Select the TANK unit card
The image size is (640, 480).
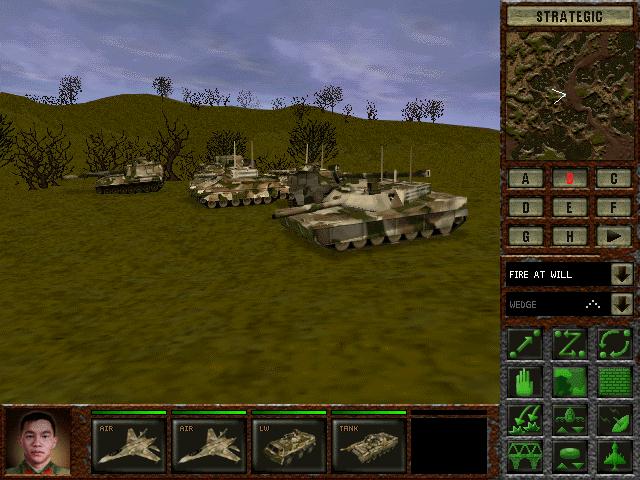pos(368,443)
